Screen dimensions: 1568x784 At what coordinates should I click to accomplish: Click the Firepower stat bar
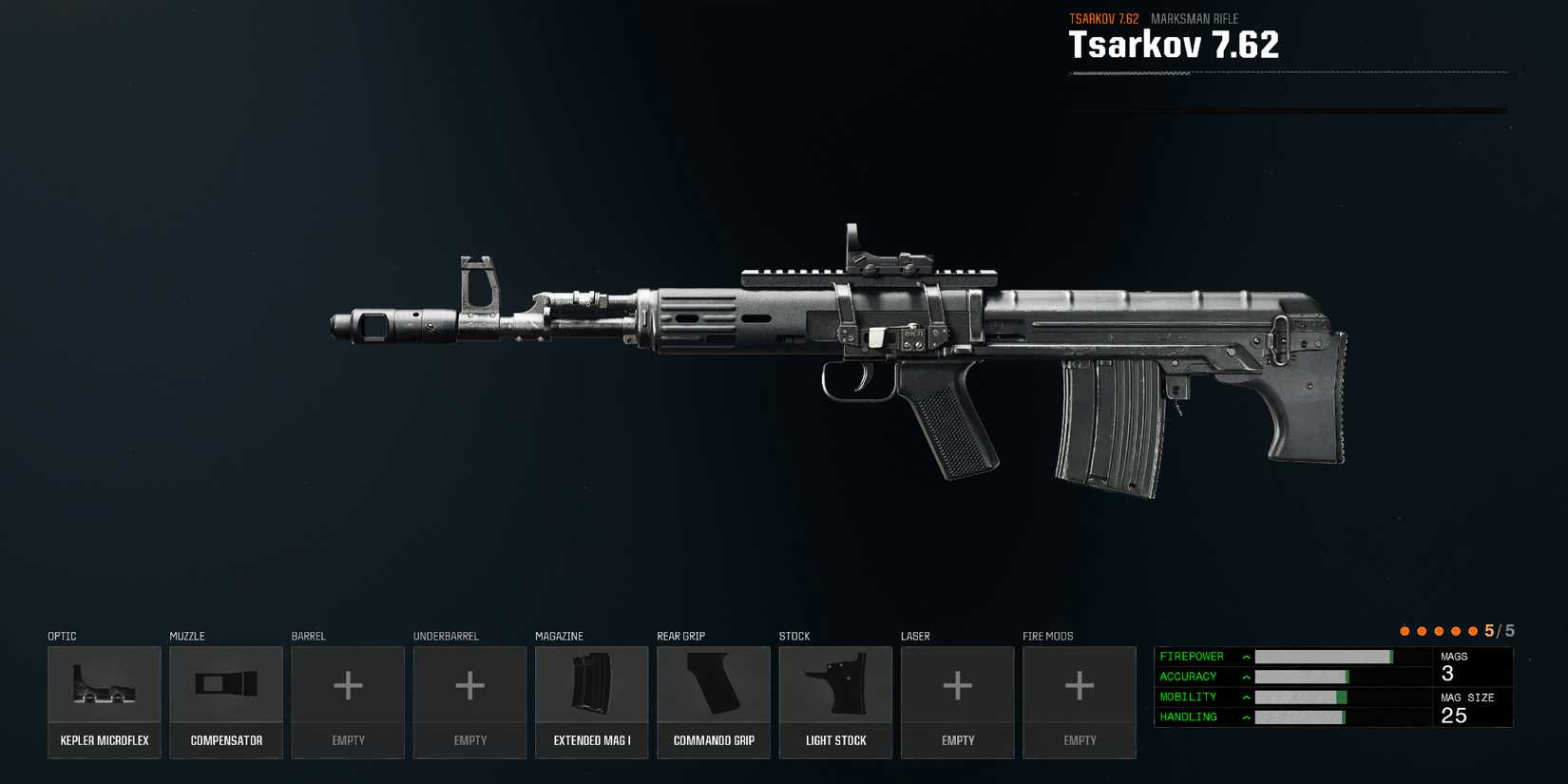coord(1326,656)
